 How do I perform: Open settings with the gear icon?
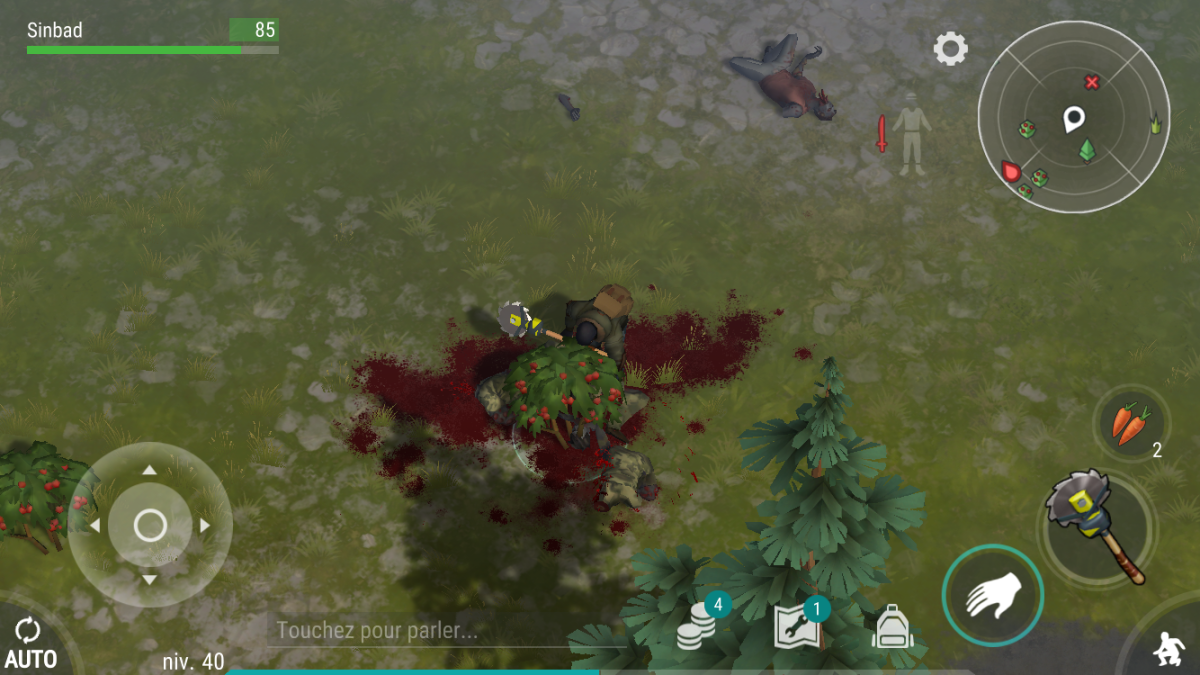click(x=950, y=49)
